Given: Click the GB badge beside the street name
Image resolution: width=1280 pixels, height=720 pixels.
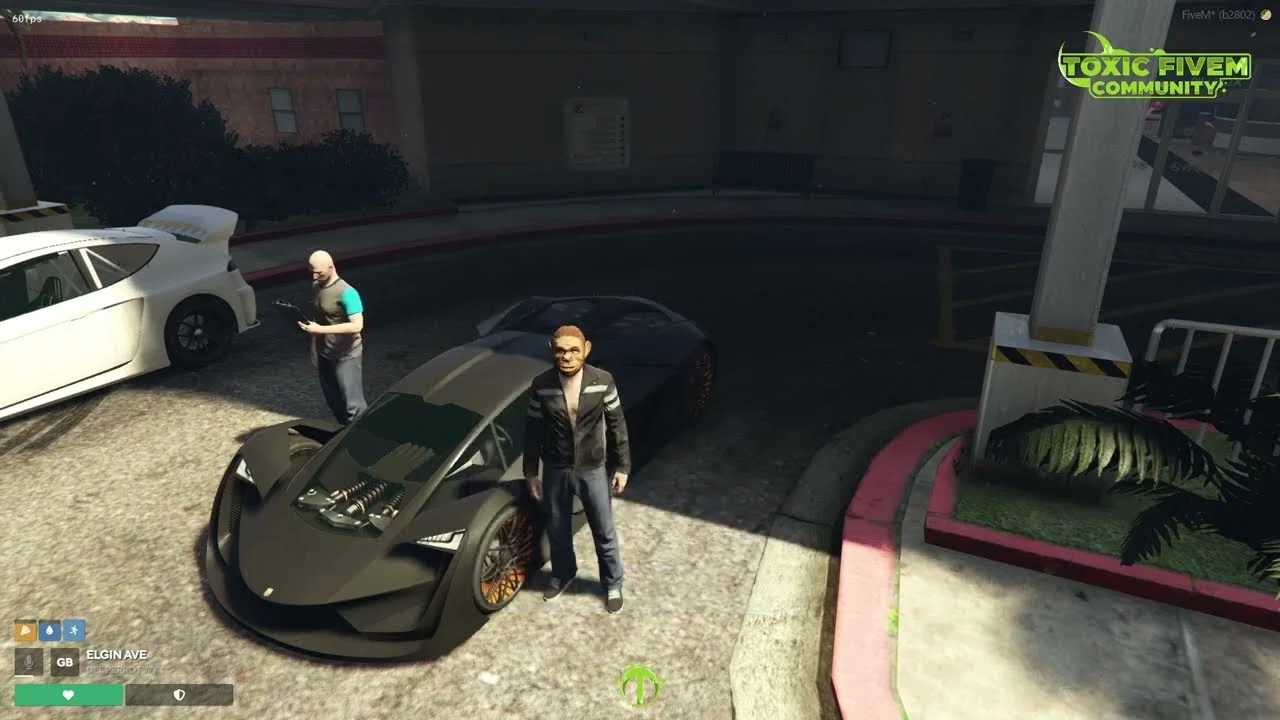Looking at the screenshot, I should pyautogui.click(x=65, y=661).
